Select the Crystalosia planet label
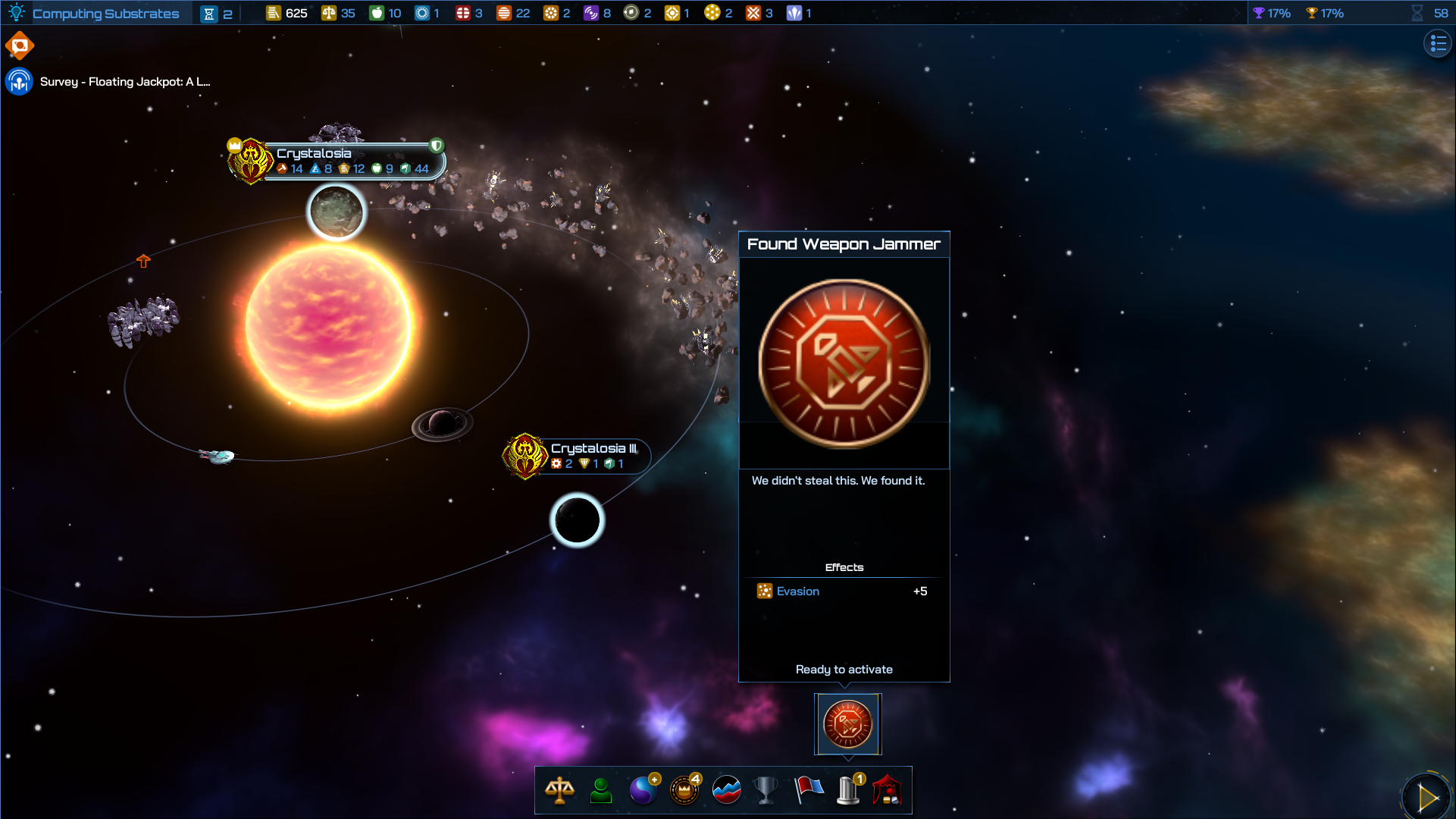 (x=314, y=153)
